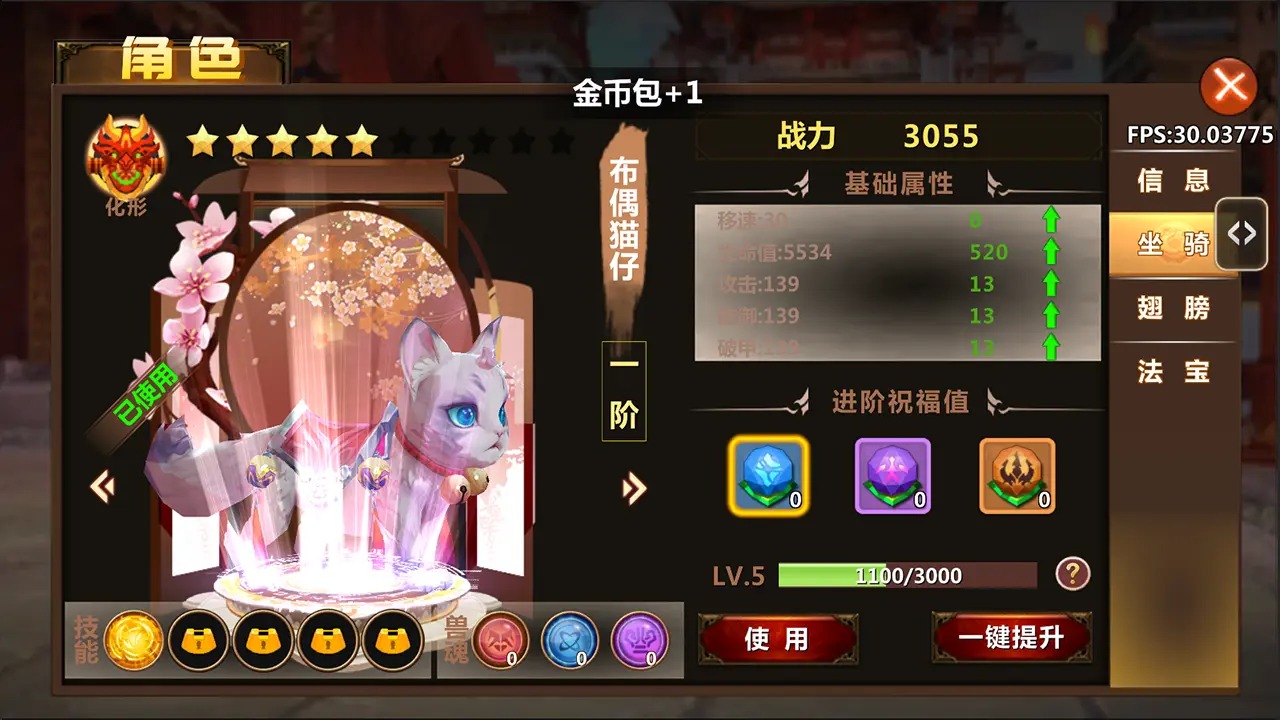Switch to the 信息 tab
Image resolution: width=1280 pixels, height=720 pixels.
coord(1172,180)
